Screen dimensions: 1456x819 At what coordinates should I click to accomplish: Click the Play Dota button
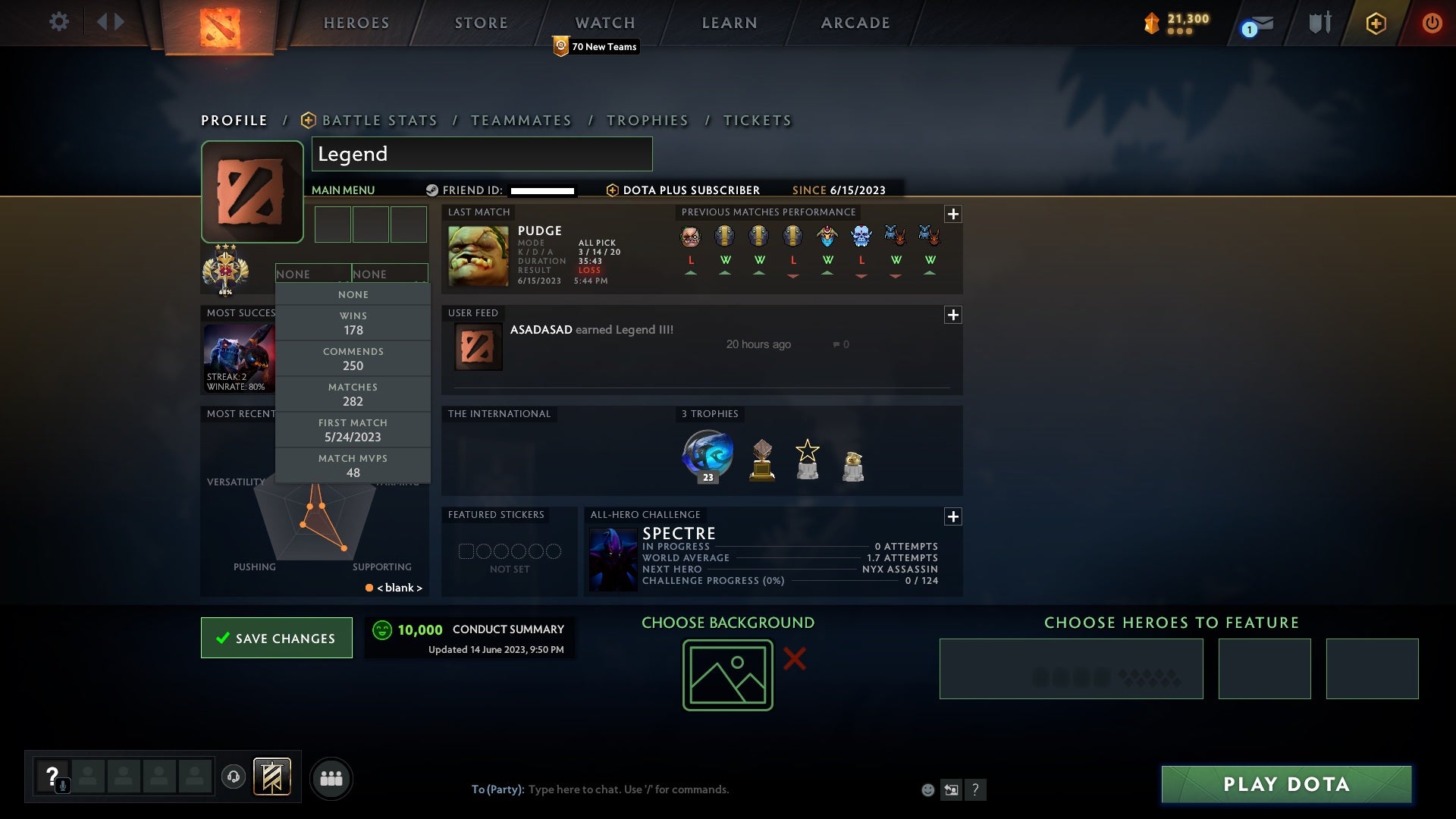[1285, 785]
